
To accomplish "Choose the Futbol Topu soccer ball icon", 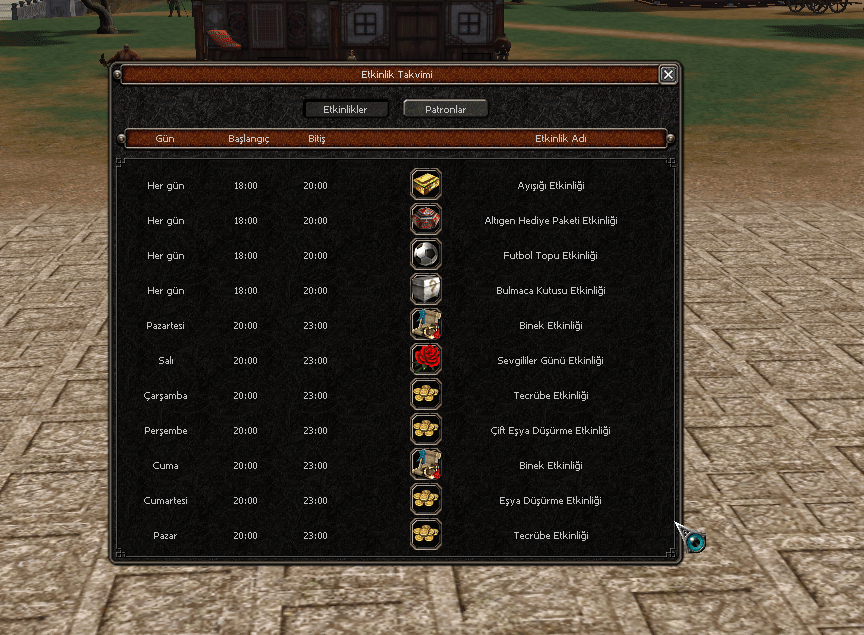I will (426, 255).
